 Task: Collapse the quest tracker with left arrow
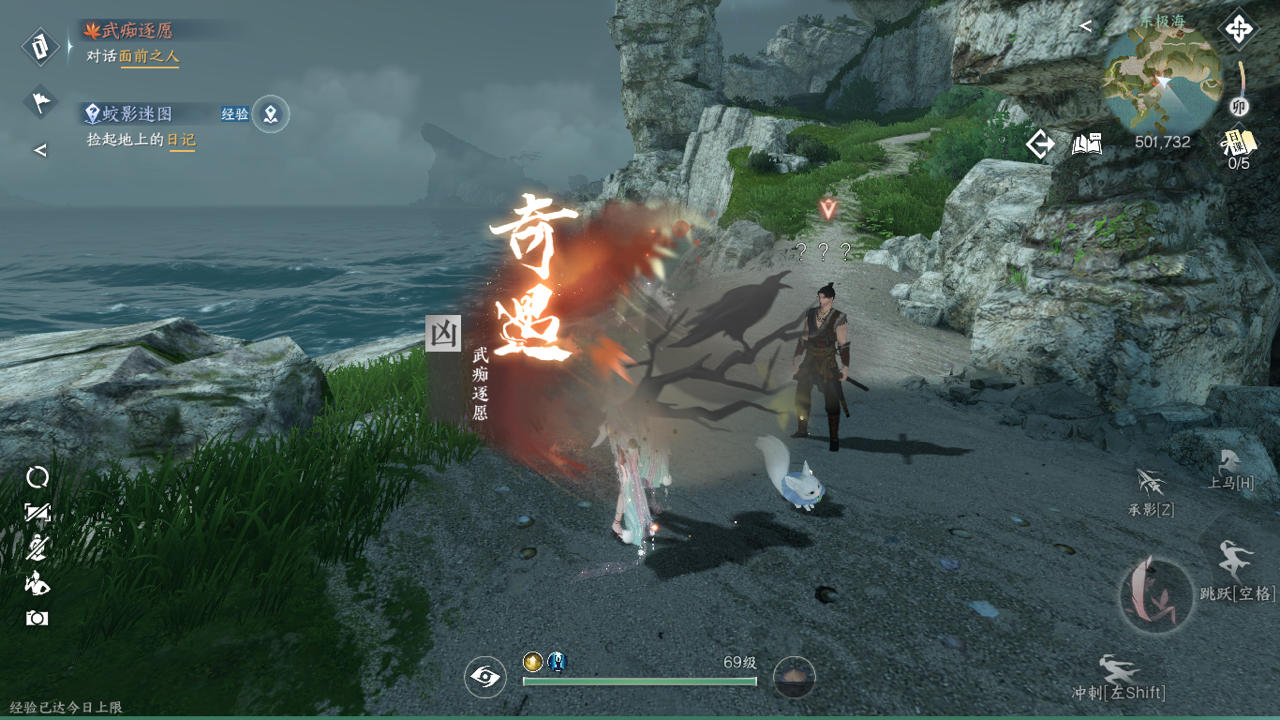click(40, 151)
